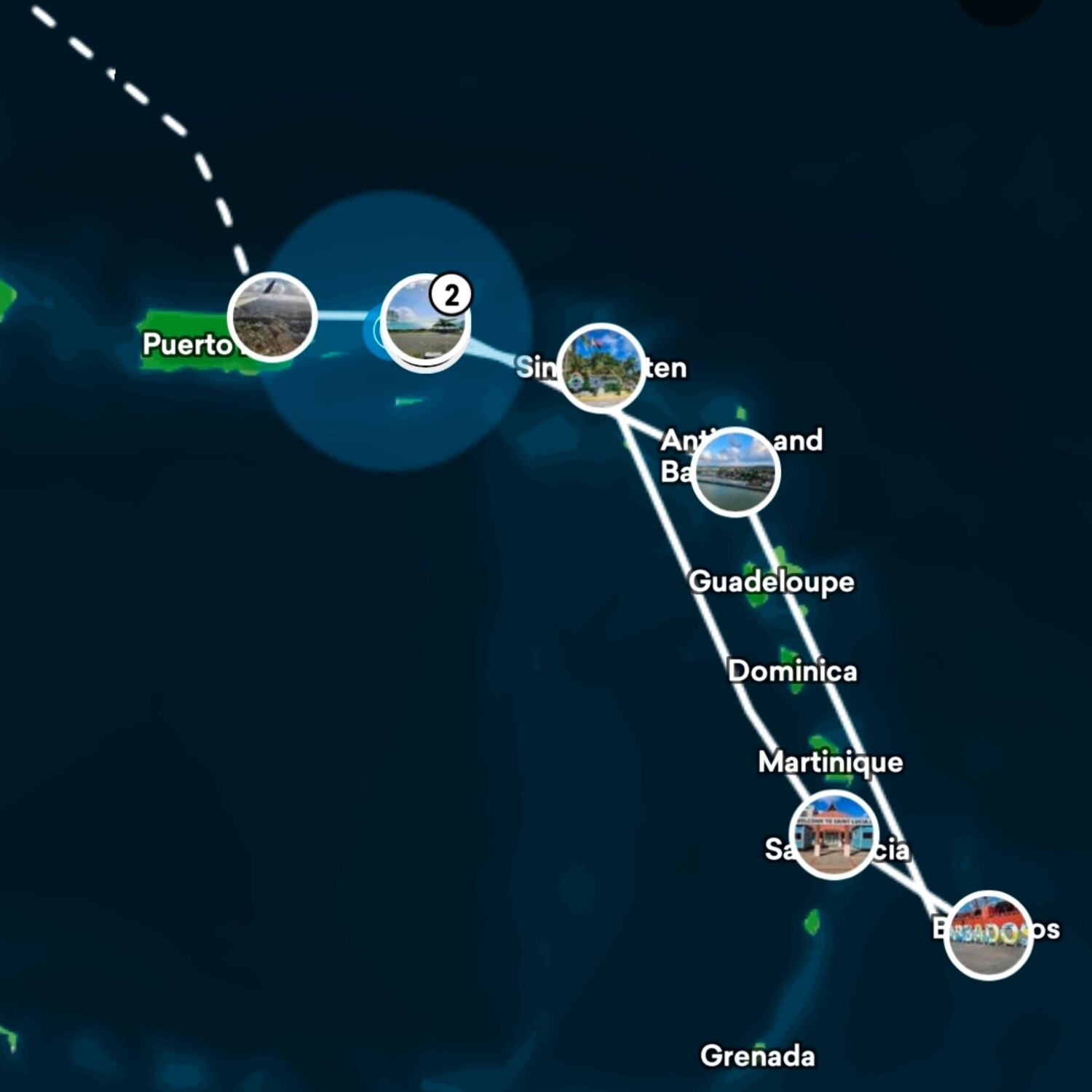Click the Grenada label at the bottom

point(759,1054)
